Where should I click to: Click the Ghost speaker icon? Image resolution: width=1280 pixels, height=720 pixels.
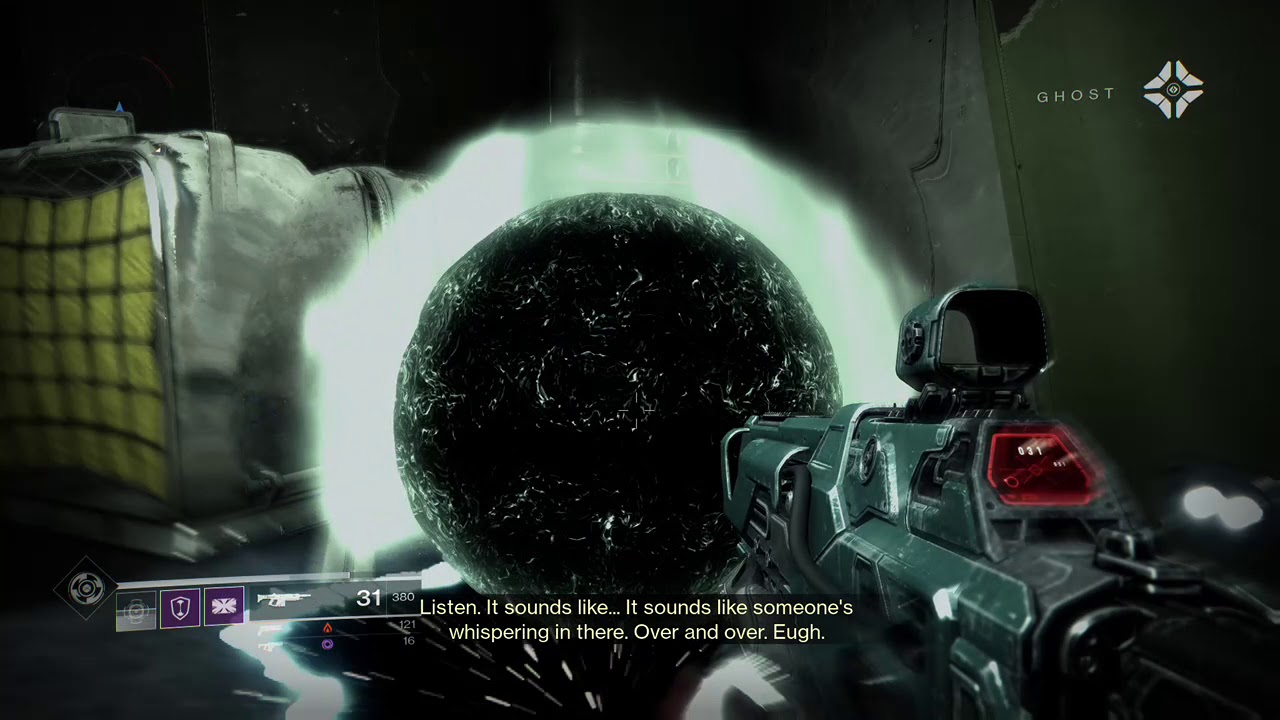tap(1173, 90)
